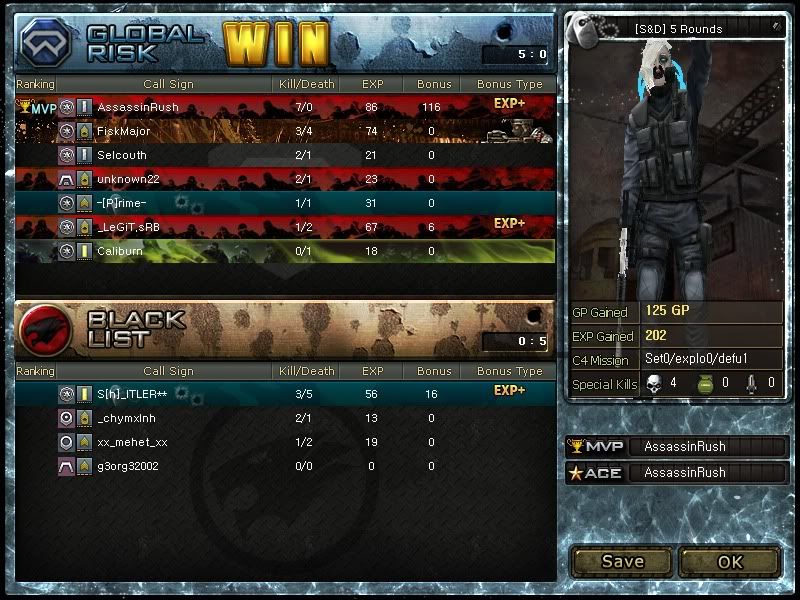Screen dimensions: 800x600
Task: Click the unknown22 player row
Action: [x=285, y=179]
